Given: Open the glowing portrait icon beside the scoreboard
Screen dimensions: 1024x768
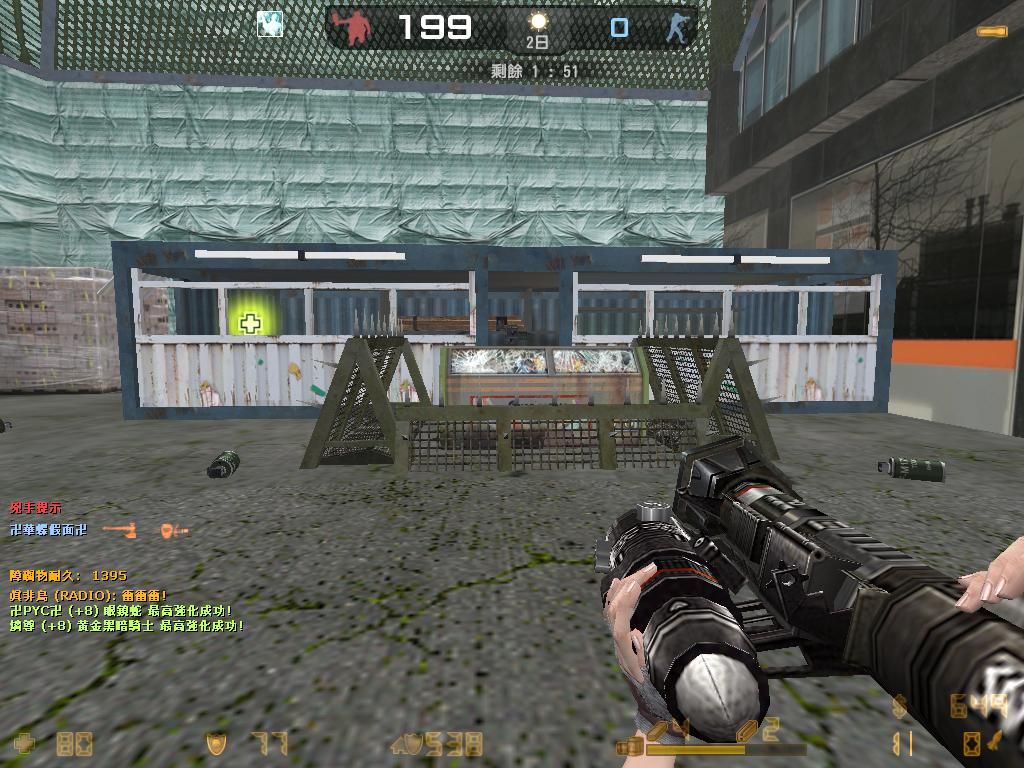Looking at the screenshot, I should point(269,25).
